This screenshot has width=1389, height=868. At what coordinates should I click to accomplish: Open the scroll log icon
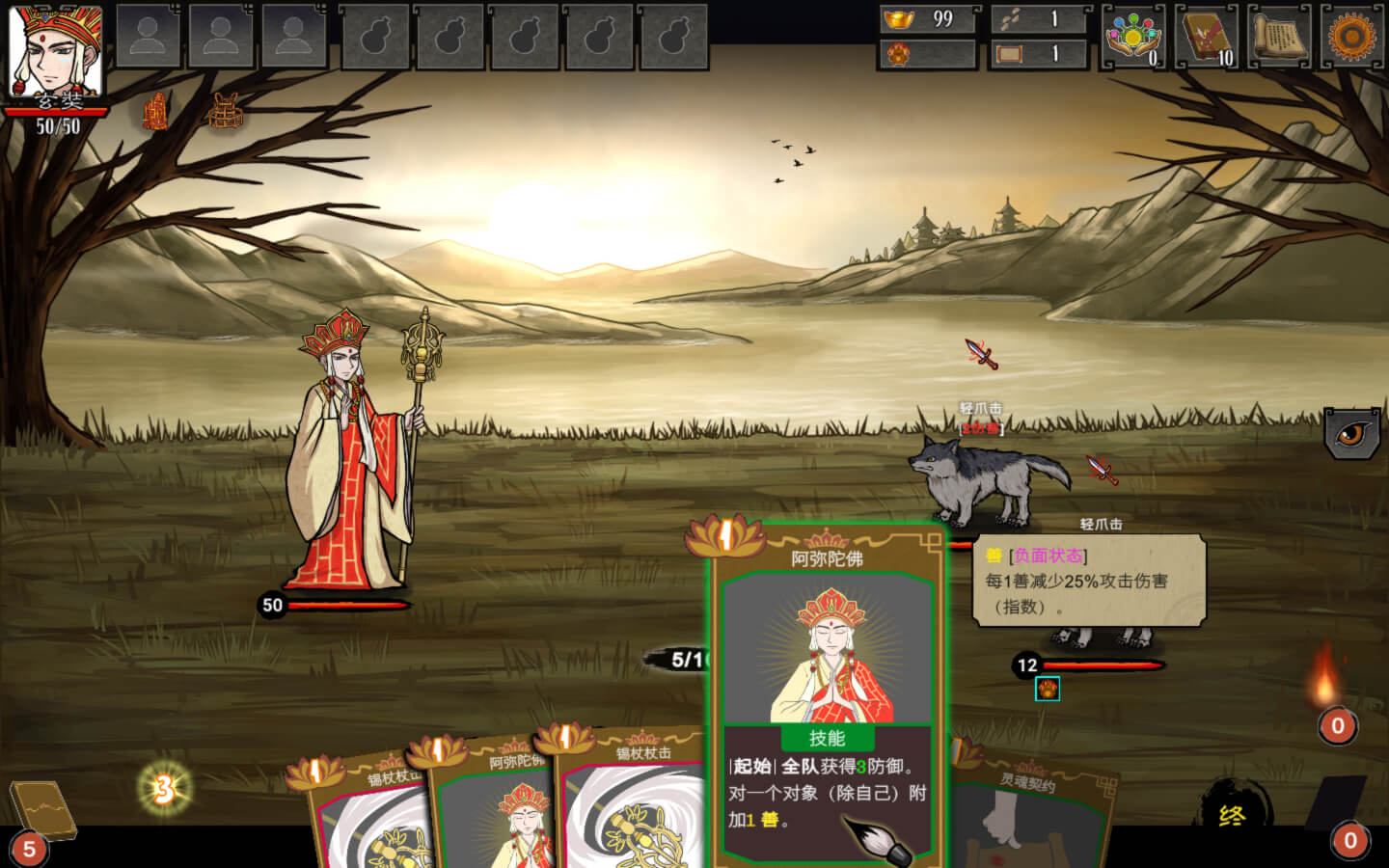(1279, 37)
